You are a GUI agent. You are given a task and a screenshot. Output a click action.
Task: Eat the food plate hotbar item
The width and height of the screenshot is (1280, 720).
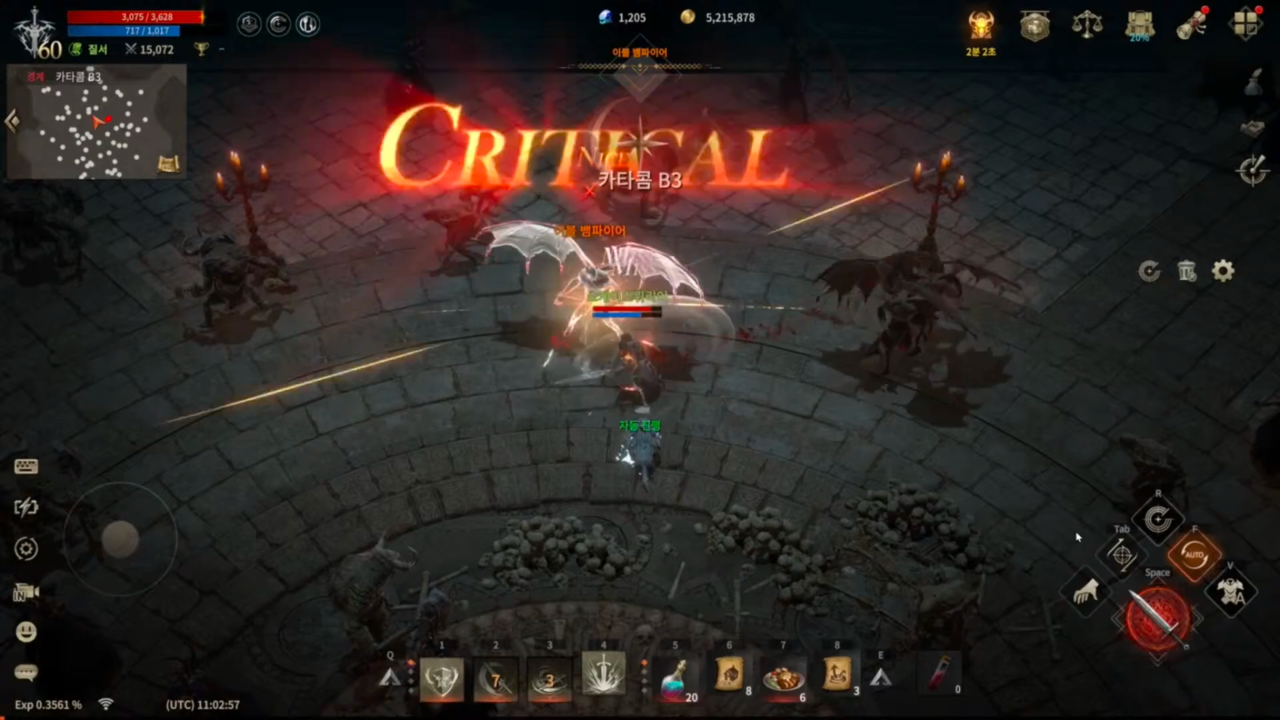pos(783,675)
